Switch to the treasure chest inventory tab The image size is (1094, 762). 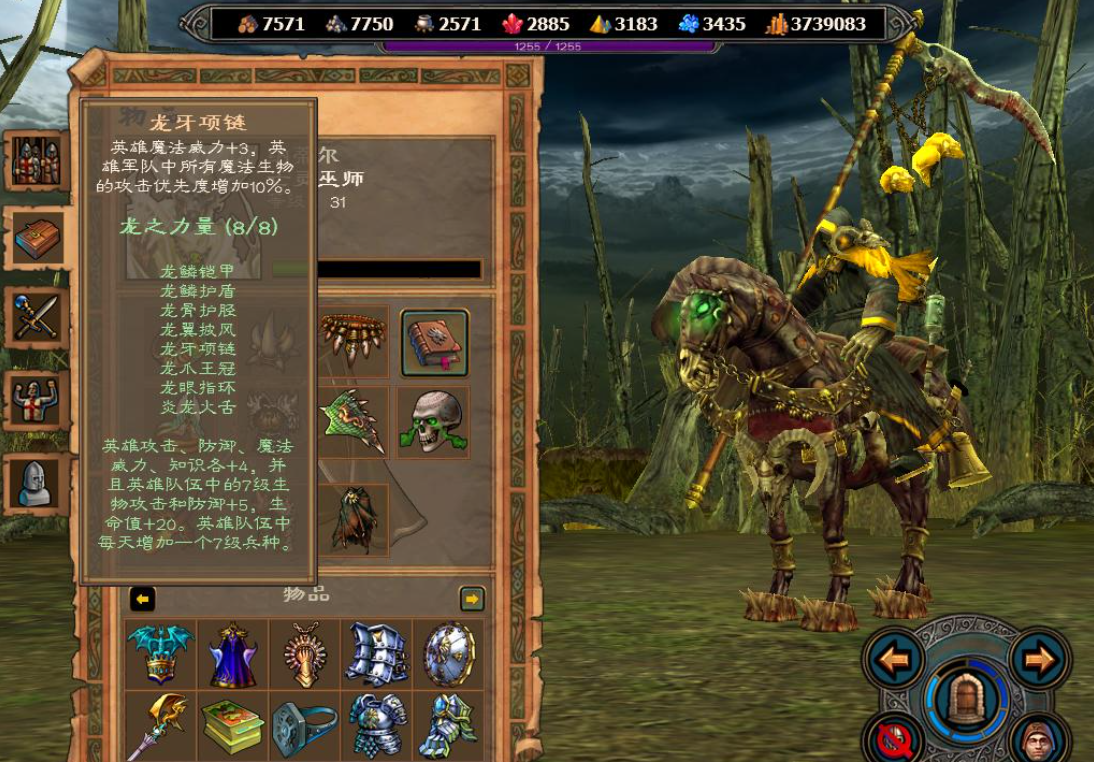pos(38,239)
